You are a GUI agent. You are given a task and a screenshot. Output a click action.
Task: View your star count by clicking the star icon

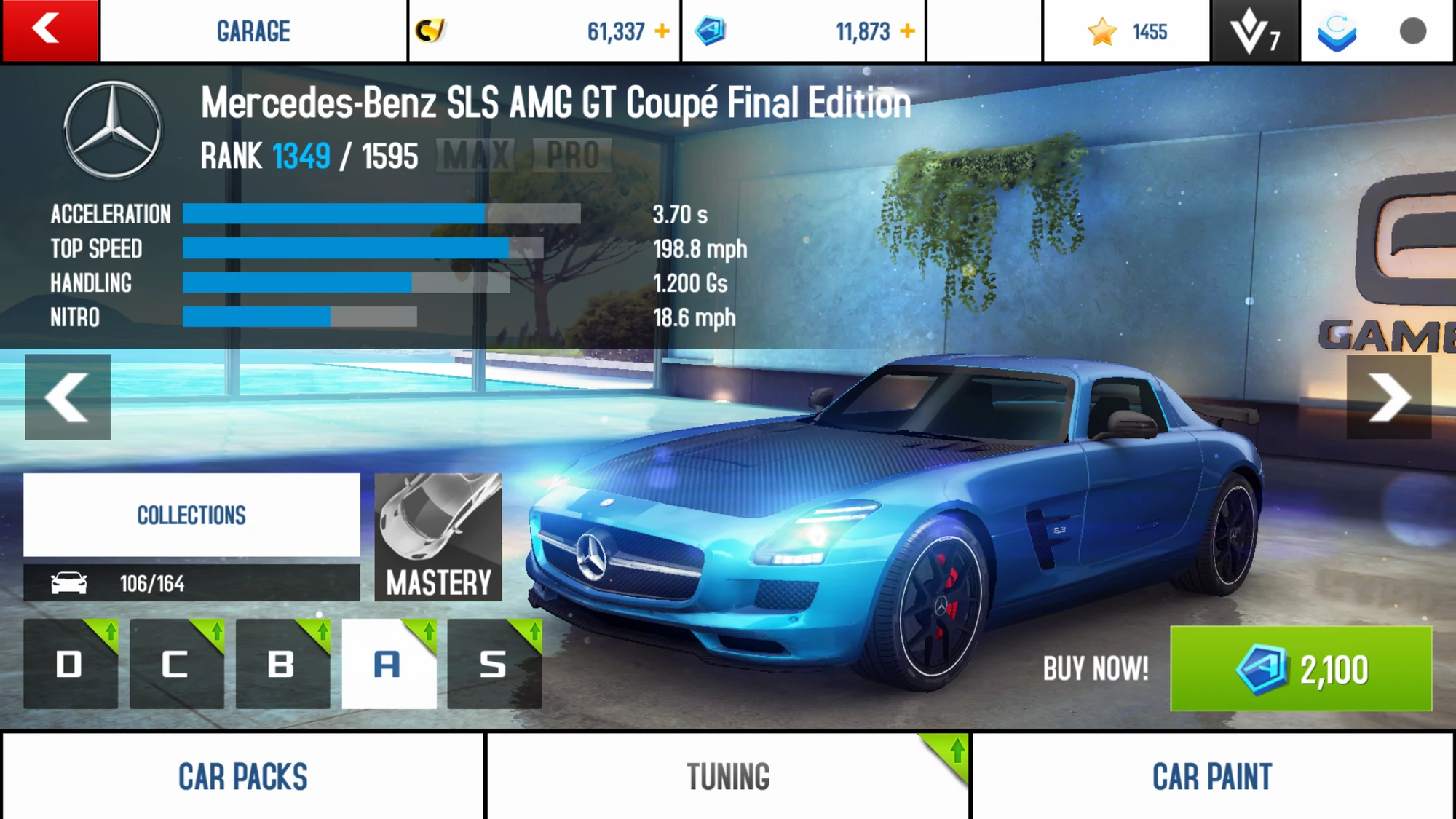1104,31
